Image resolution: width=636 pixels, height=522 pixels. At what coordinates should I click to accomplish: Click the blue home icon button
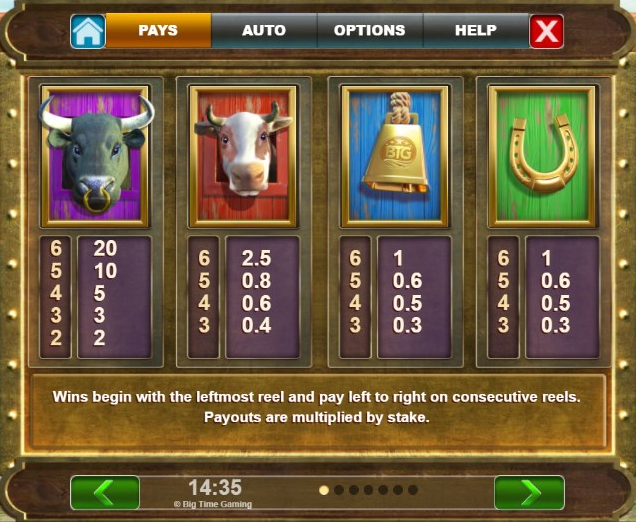click(x=88, y=31)
